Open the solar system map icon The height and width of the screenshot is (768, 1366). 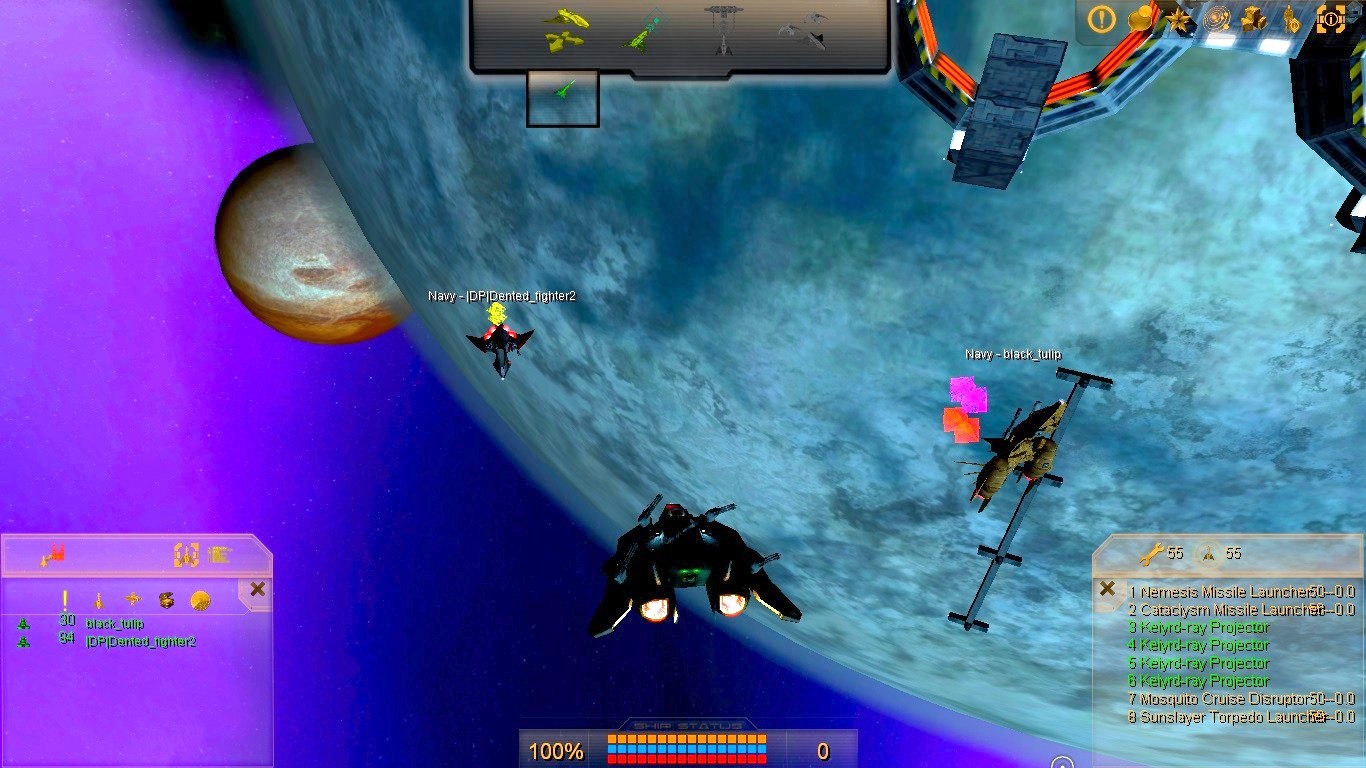[1216, 20]
